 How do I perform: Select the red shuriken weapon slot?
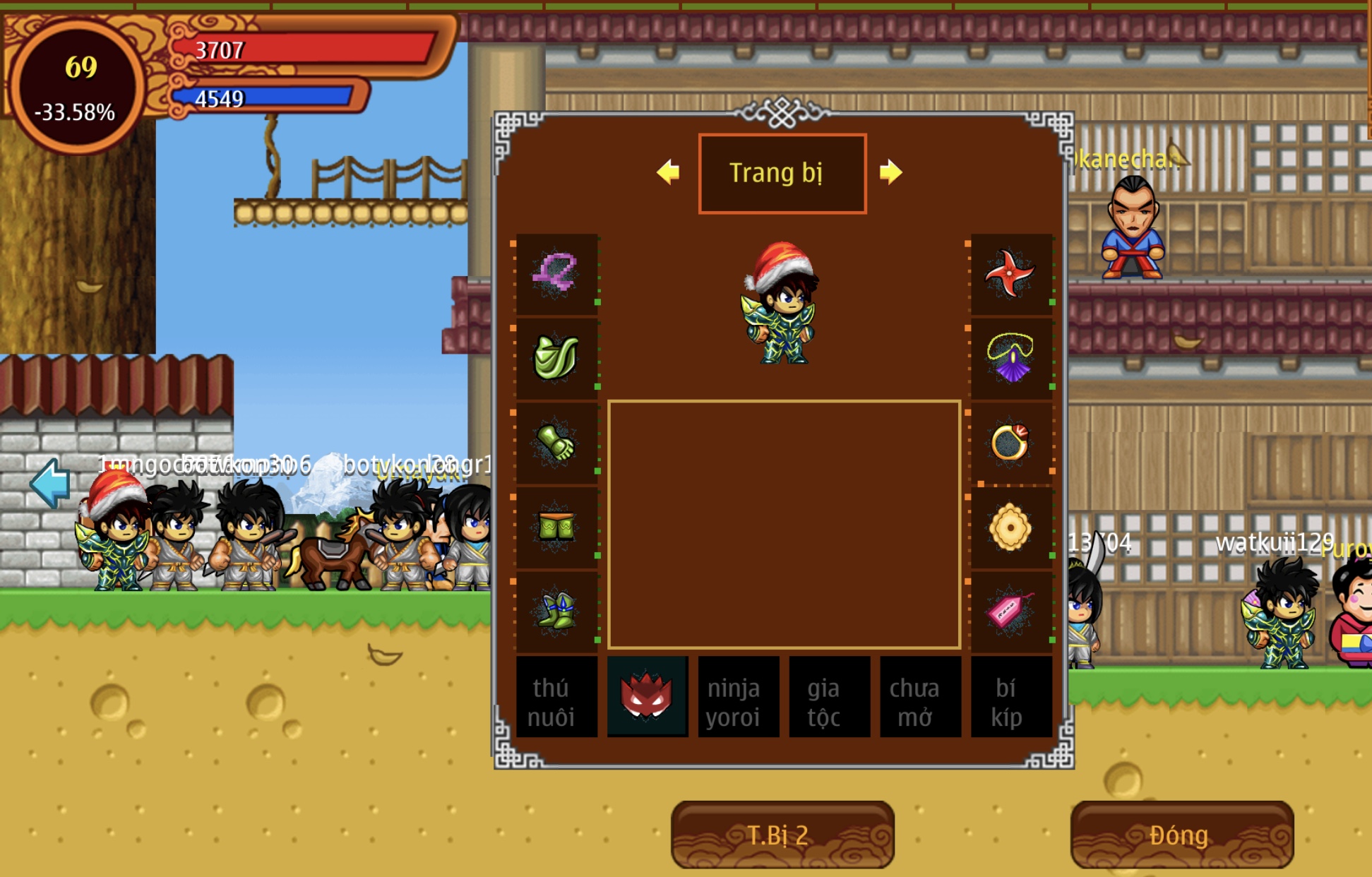click(1010, 274)
